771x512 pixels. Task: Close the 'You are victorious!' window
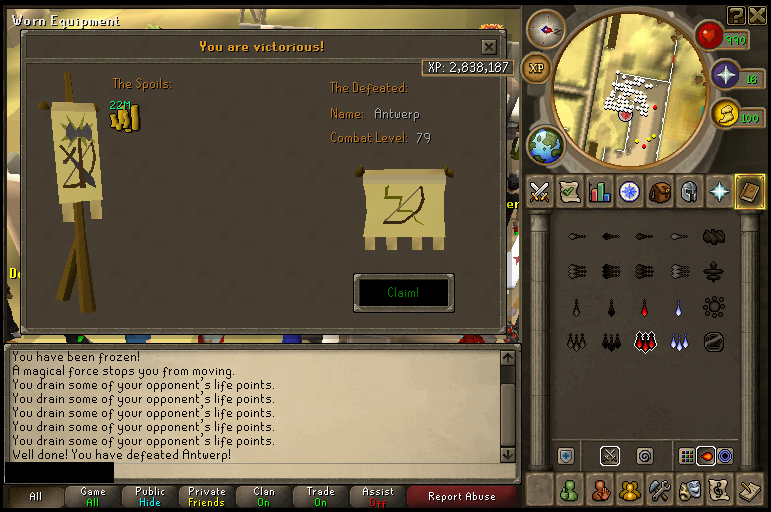click(x=488, y=47)
